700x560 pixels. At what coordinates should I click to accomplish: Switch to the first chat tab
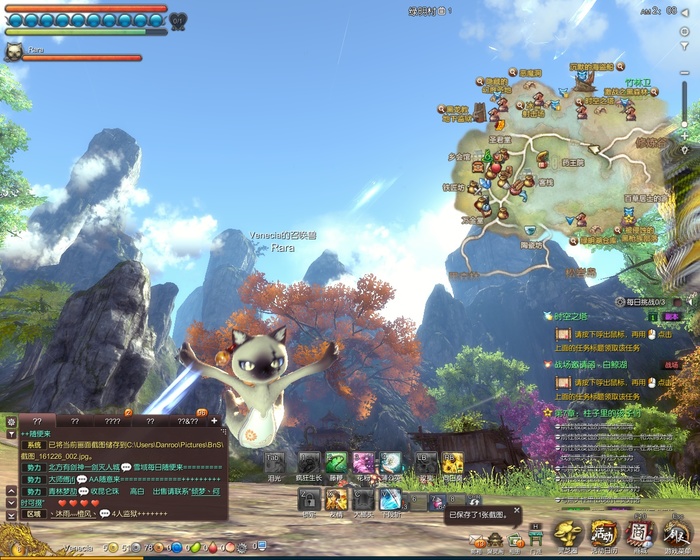coord(37,421)
